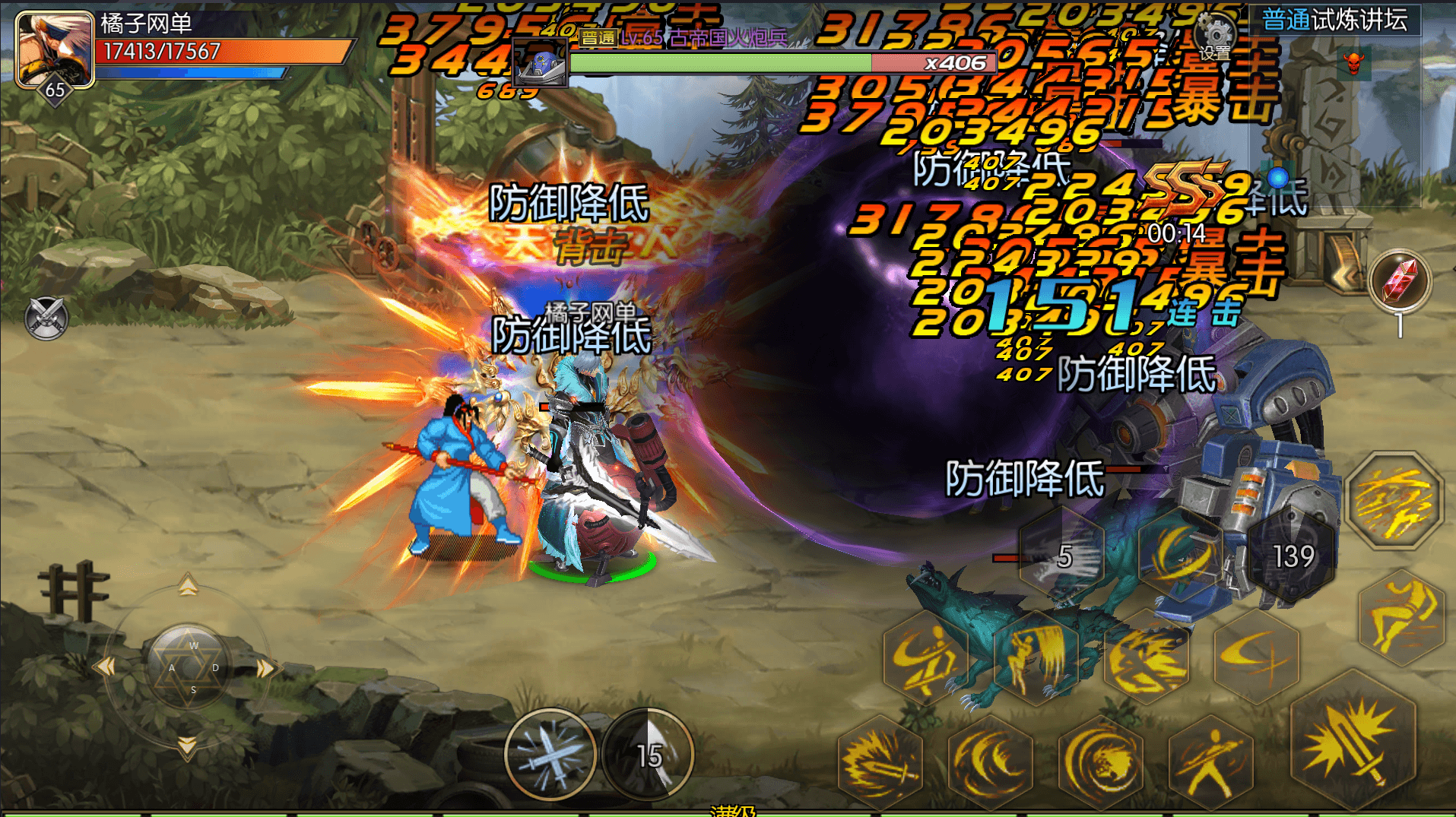
Task: Activate the crescent and cross slash skill
Action: tap(1256, 655)
